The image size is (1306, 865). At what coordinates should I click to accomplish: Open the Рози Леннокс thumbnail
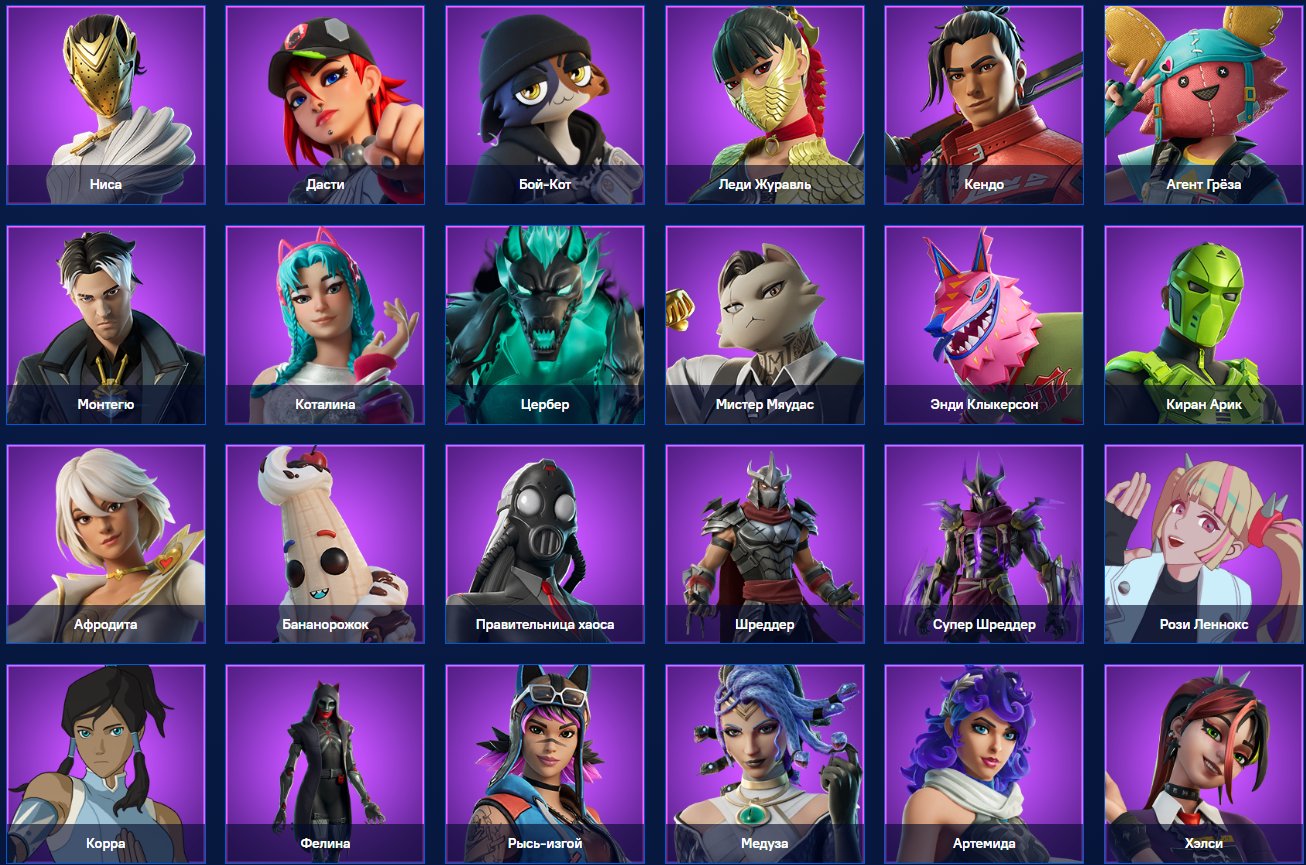coord(1203,542)
